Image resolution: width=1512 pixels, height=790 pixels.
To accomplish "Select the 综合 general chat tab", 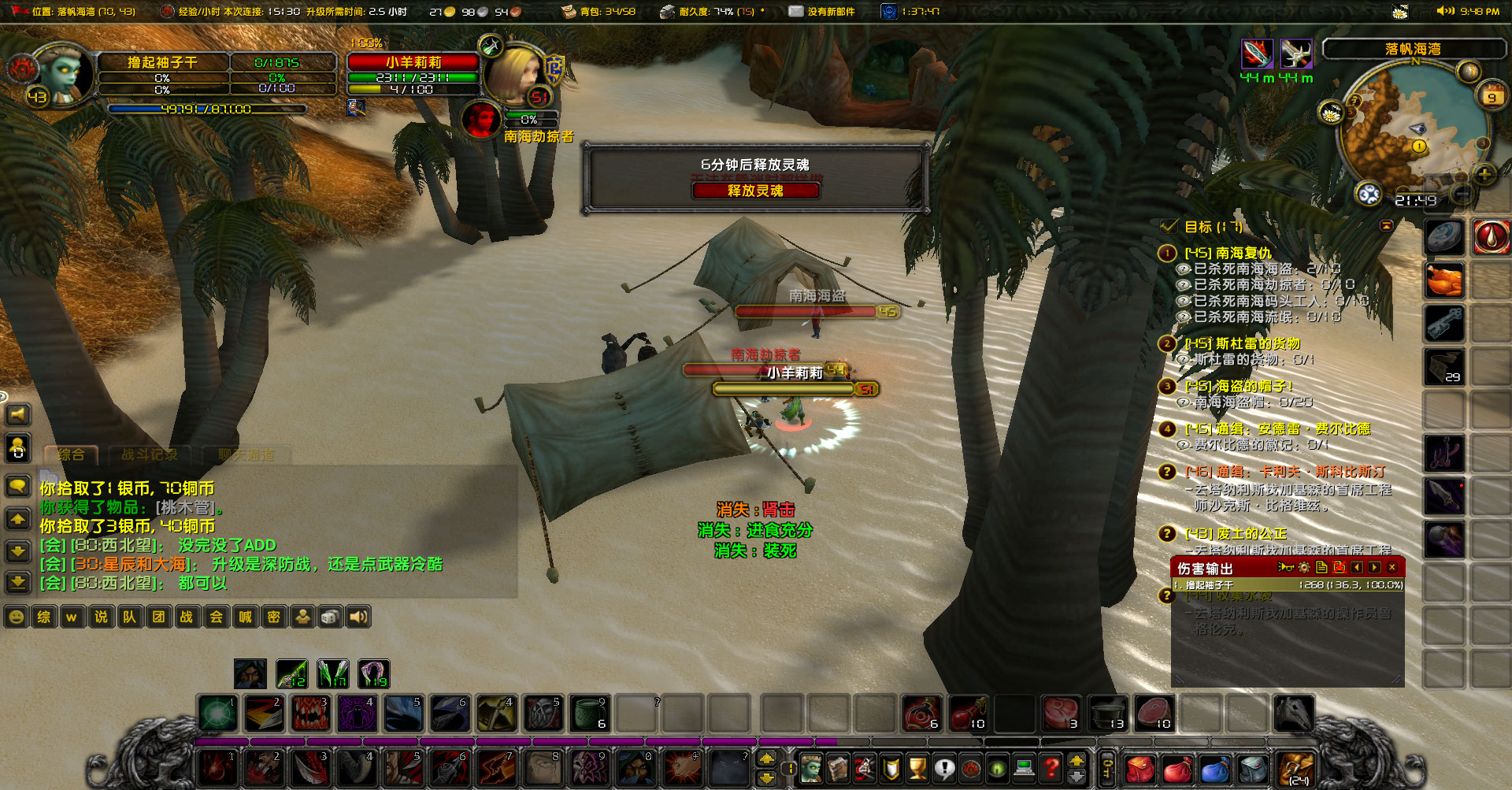I will click(x=71, y=454).
